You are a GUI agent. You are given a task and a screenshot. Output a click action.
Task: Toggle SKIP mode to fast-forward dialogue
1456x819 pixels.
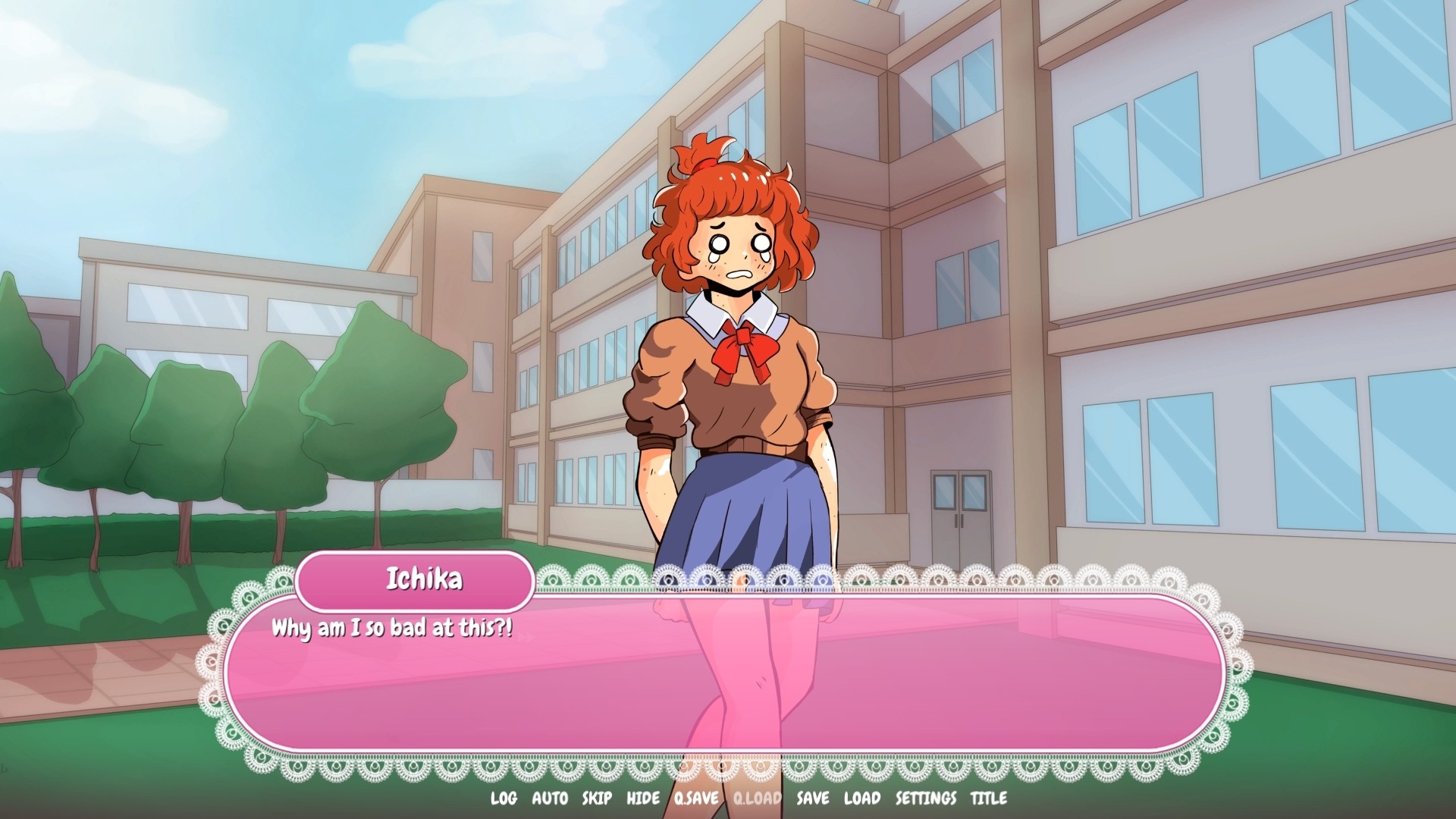(597, 799)
